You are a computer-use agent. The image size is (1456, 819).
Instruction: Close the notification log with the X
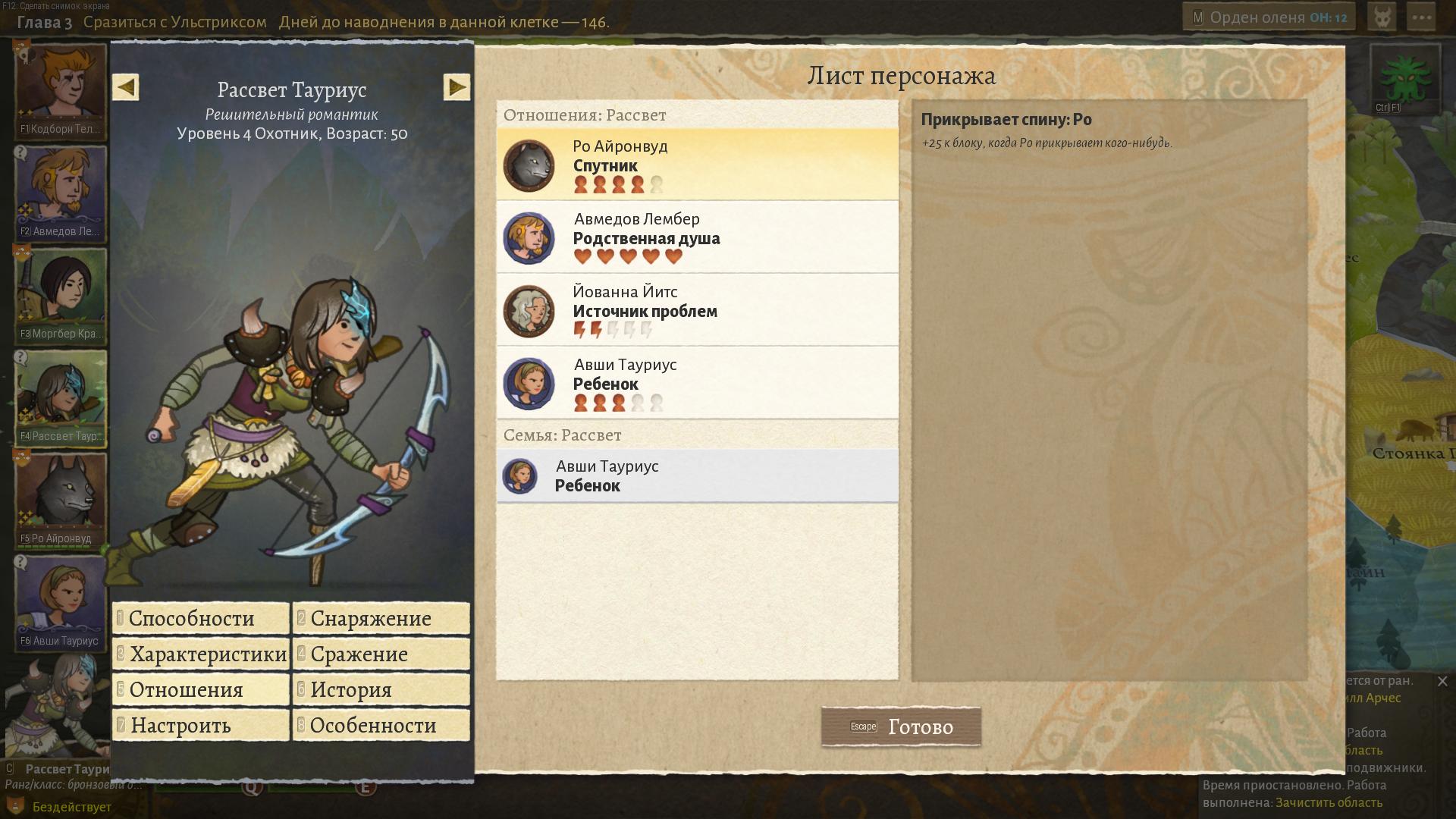click(1442, 681)
